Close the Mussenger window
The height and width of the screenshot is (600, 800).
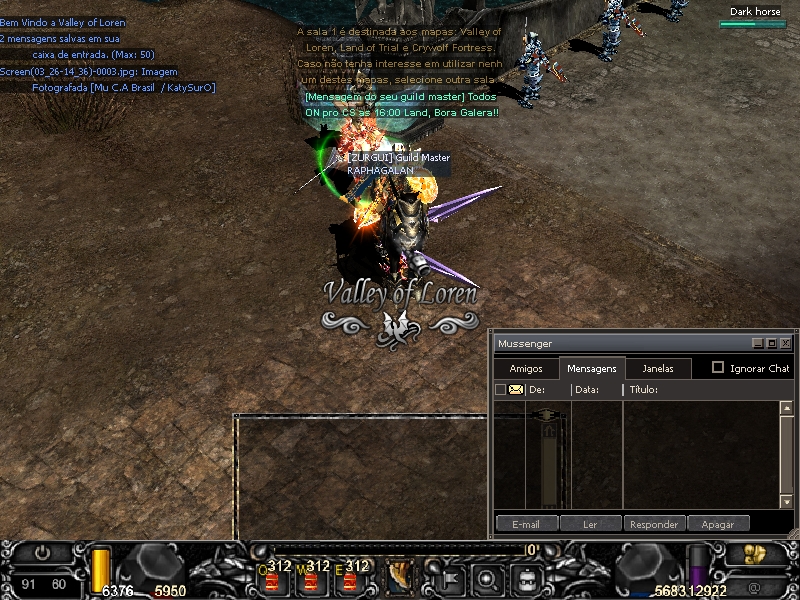[786, 343]
